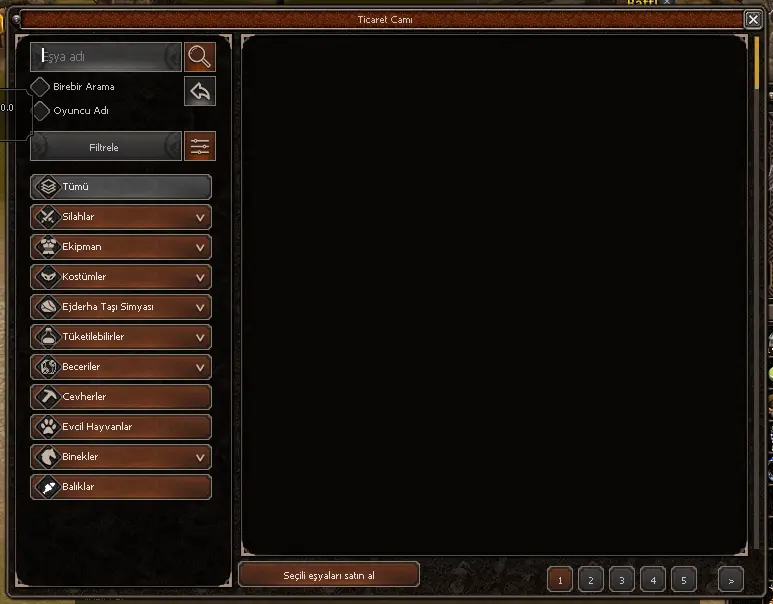Toggle the Oyuncu Adı option
The image size is (773, 604).
41,111
